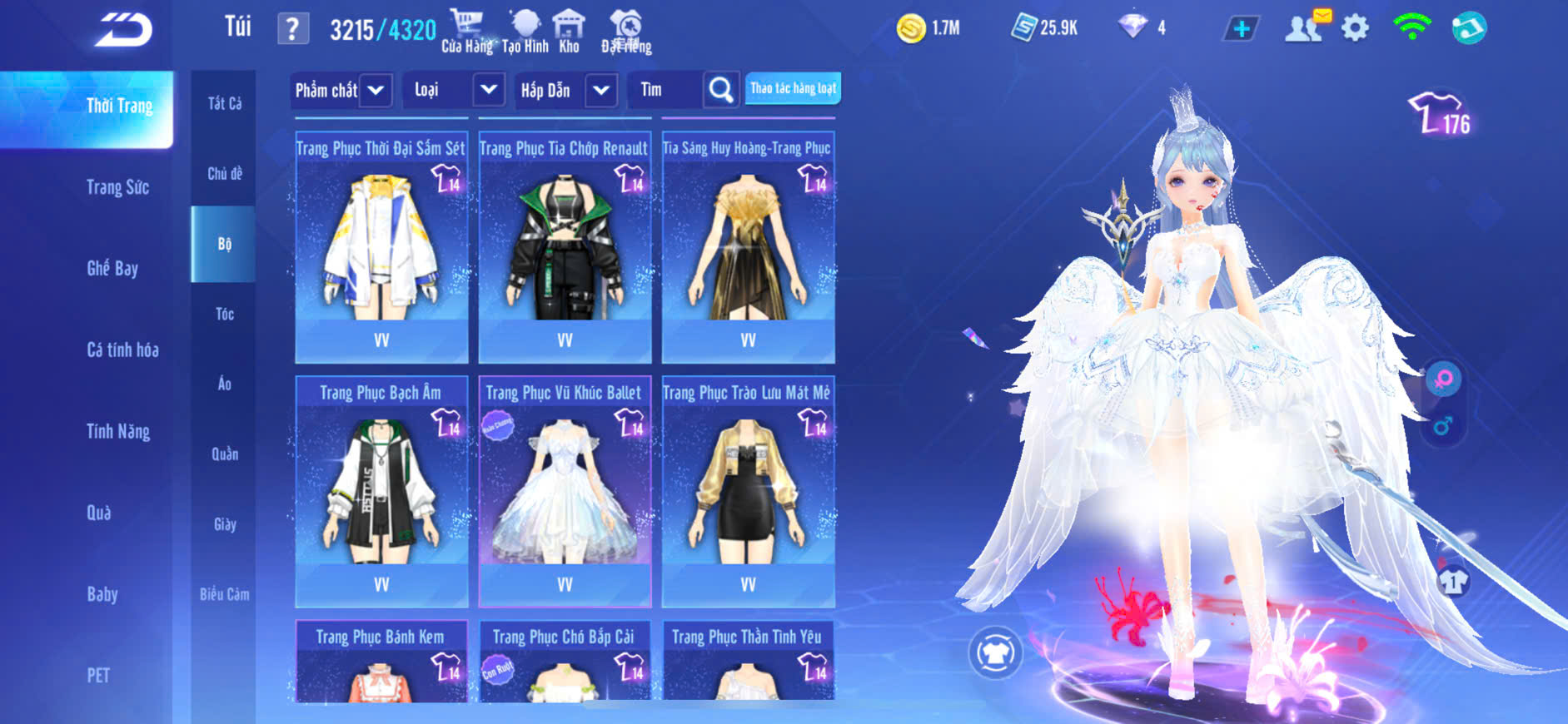Image resolution: width=1568 pixels, height=724 pixels.
Task: Select the Tất Cả filter tab
Action: click(224, 103)
